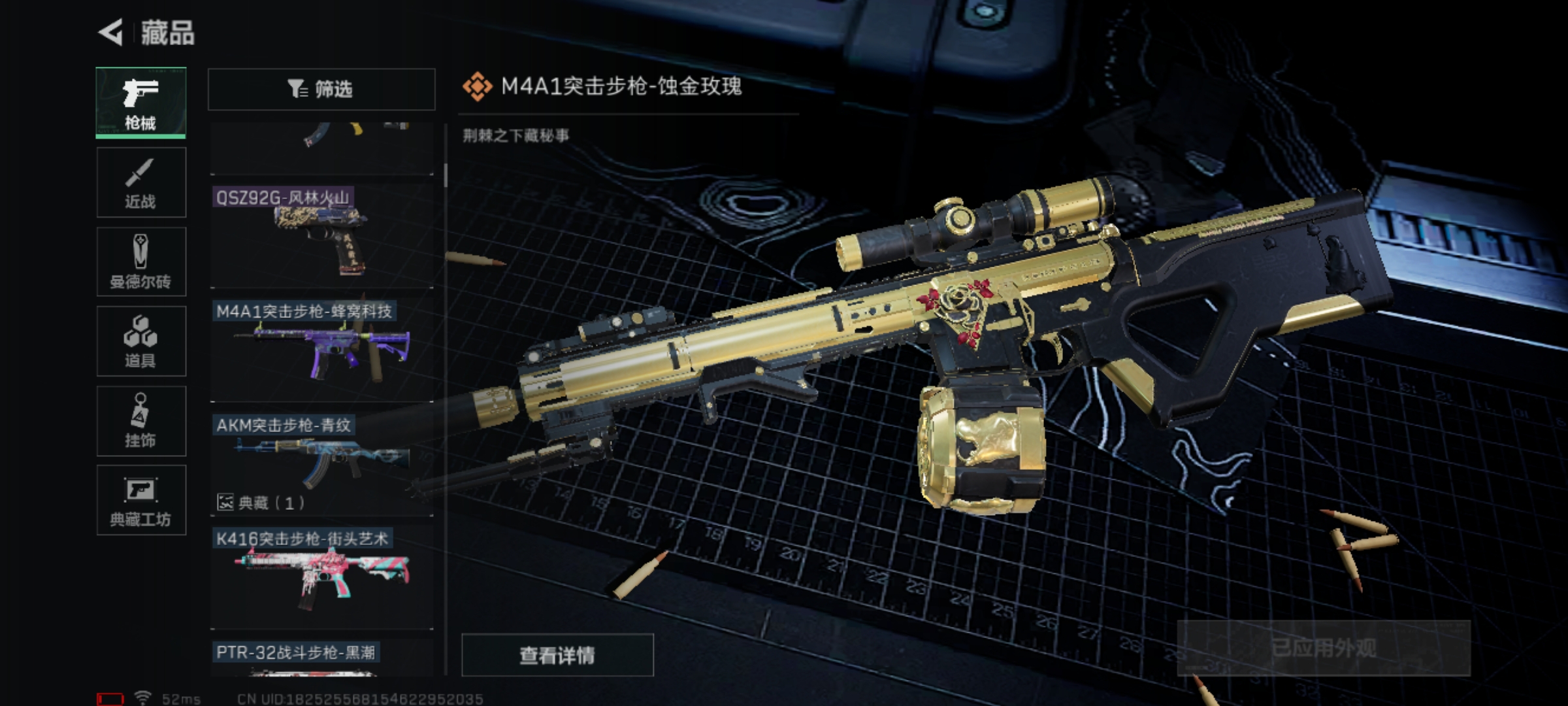Switch to the 枪械 firearms tab
Viewport: 1568px width, 706px height.
(x=141, y=103)
